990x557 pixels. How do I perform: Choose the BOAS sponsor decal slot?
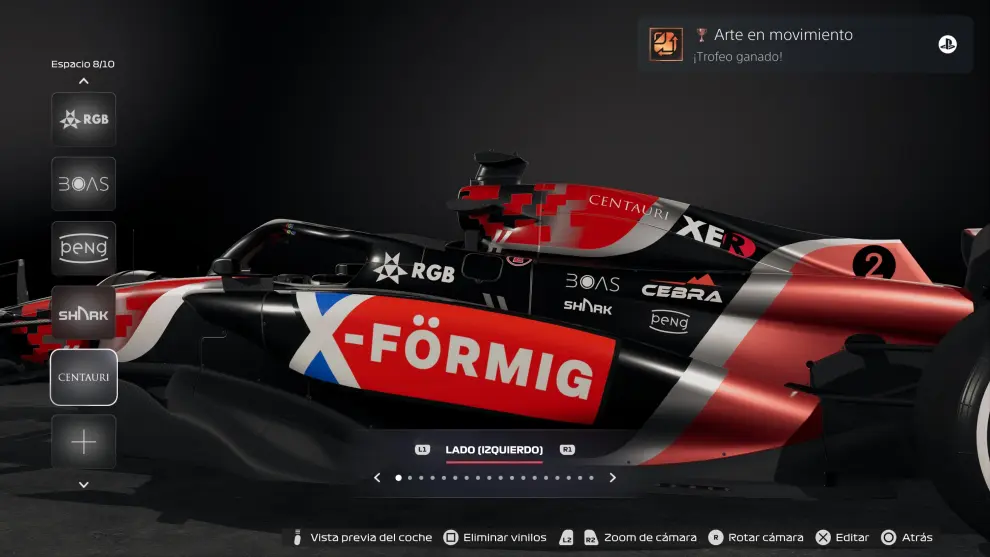pos(84,184)
